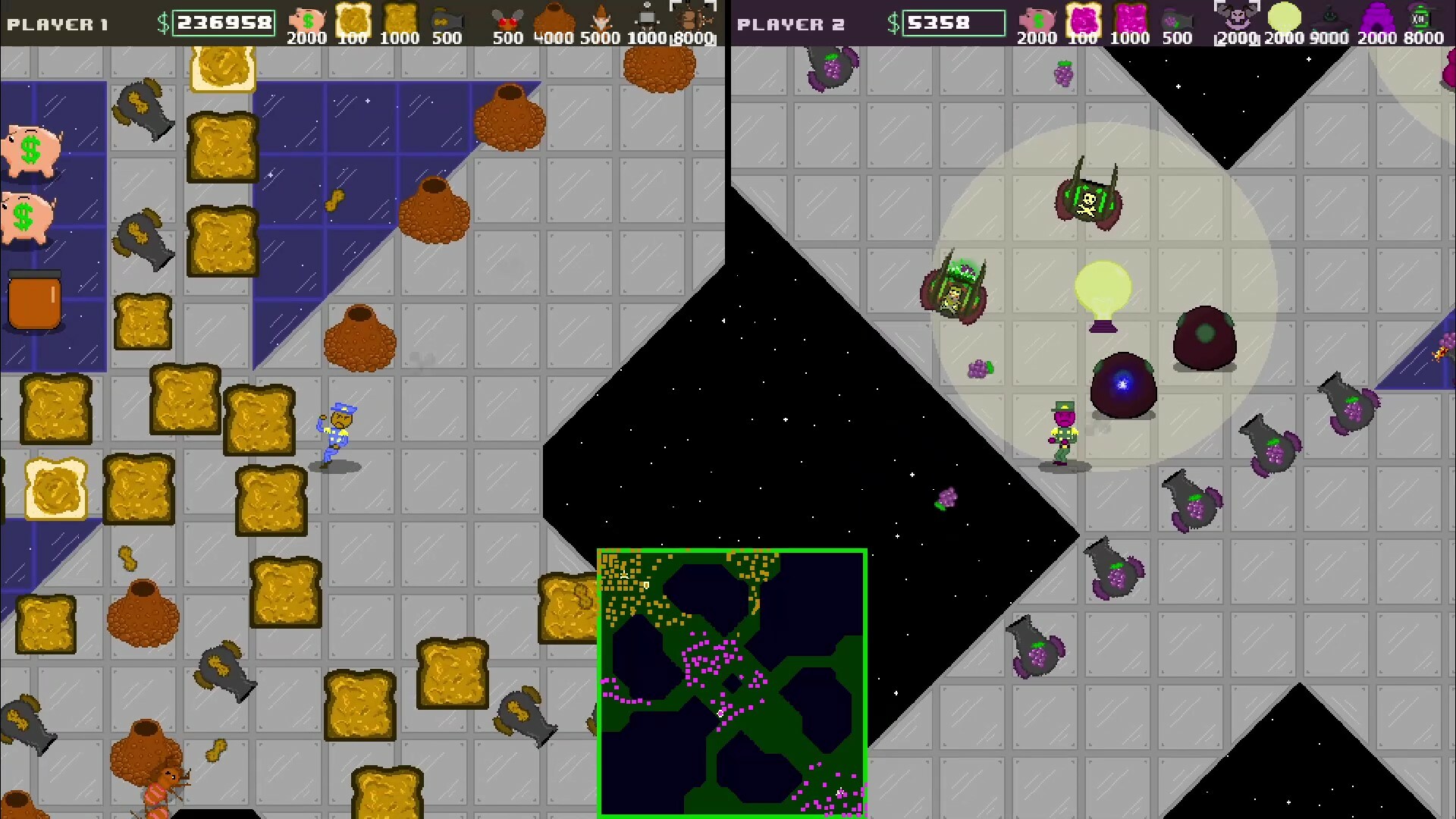Choose the bear nest costing 4000
The height and width of the screenshot is (819, 1456).
[x=554, y=17]
